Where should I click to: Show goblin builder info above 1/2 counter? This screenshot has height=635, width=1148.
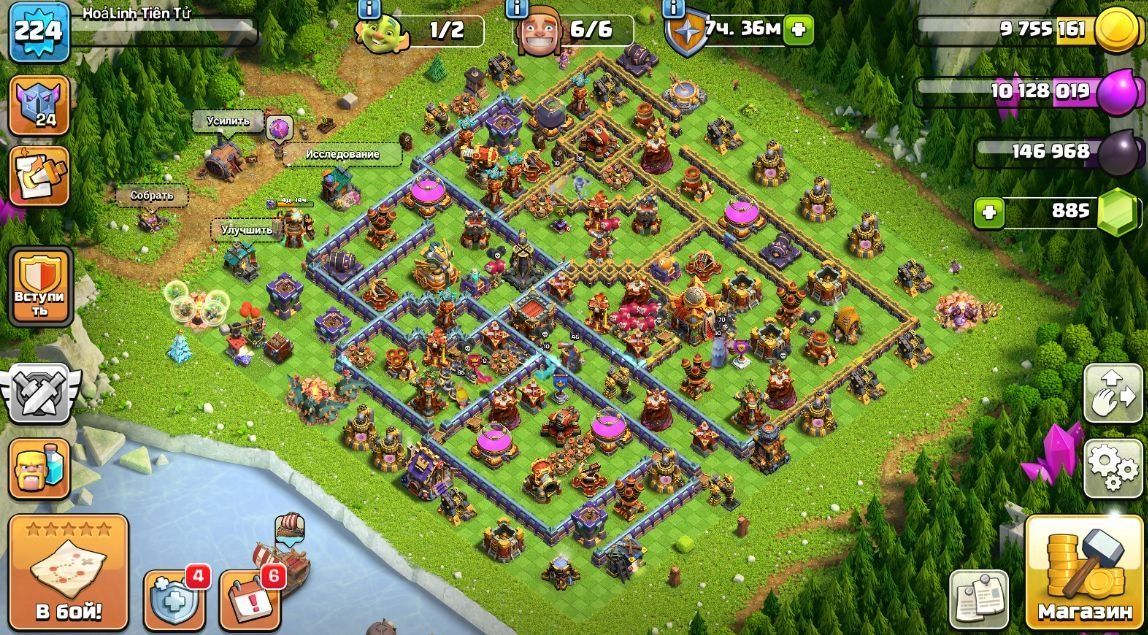tap(368, 8)
